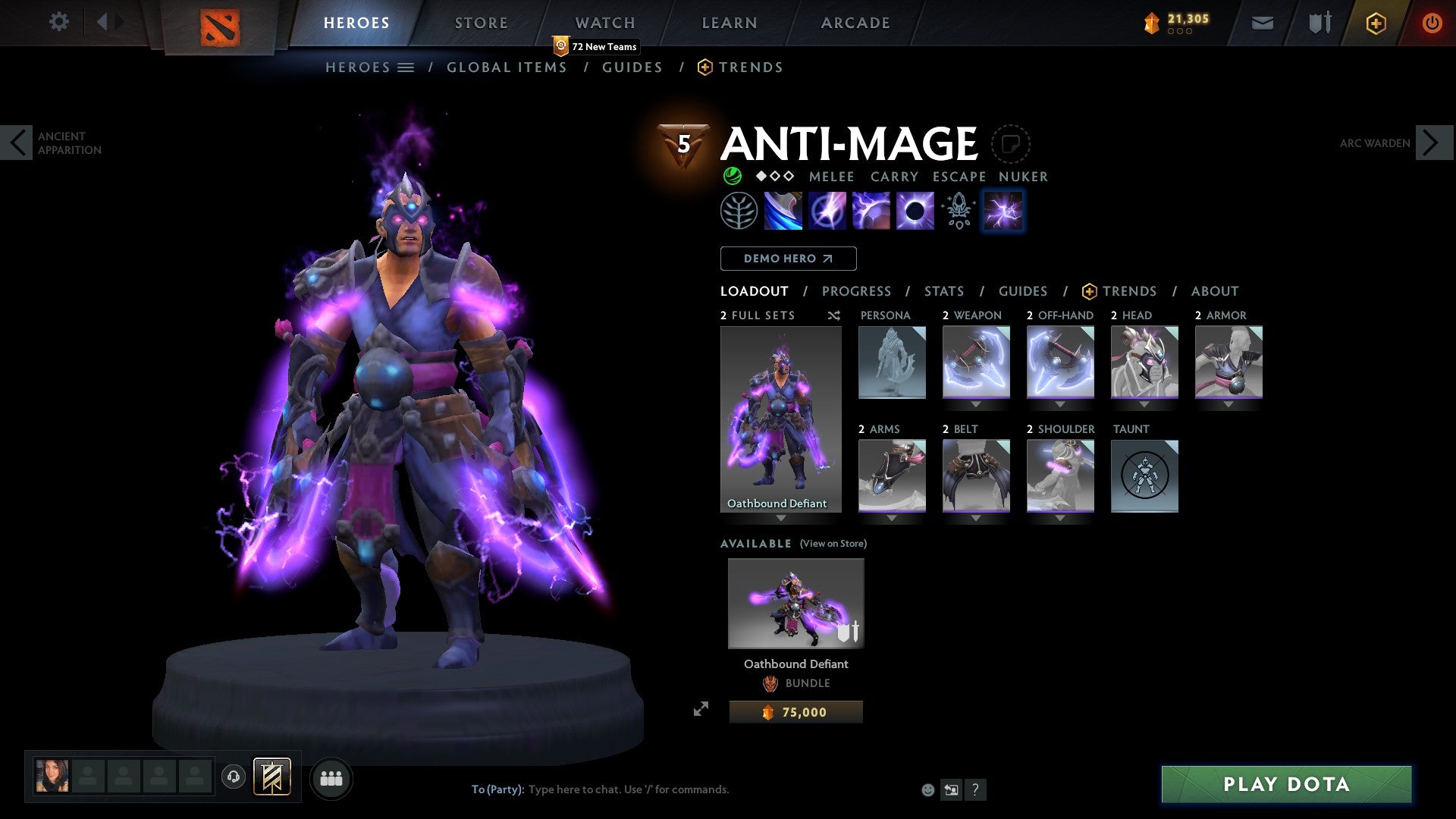The image size is (1456, 819).
Task: Switch to the STATS tab
Action: (943, 291)
